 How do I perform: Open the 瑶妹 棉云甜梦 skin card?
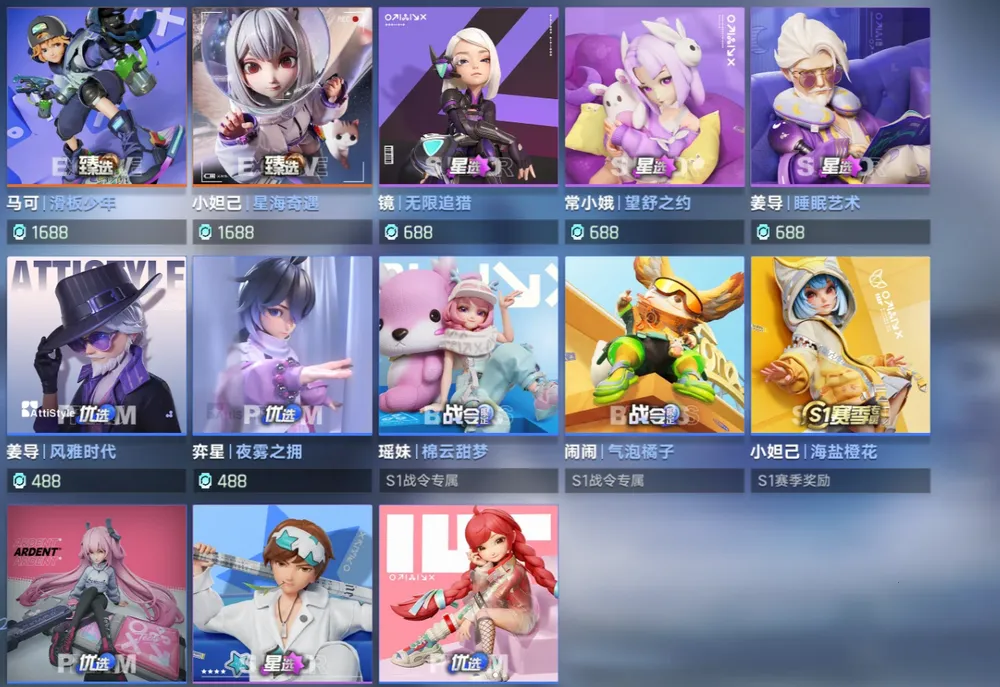coord(468,345)
